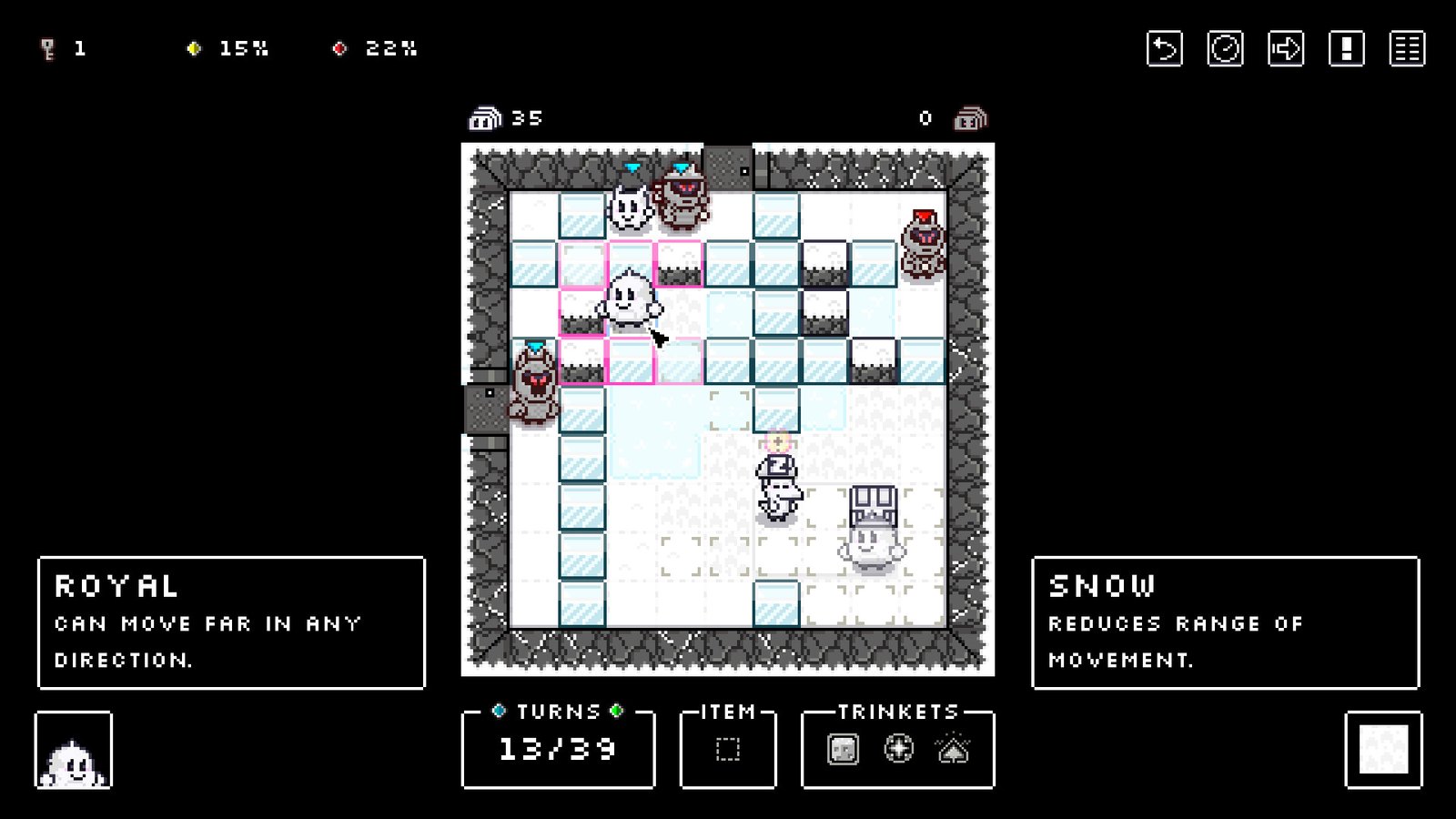
Task: Inspect the stone block trinket
Action: pos(843,750)
